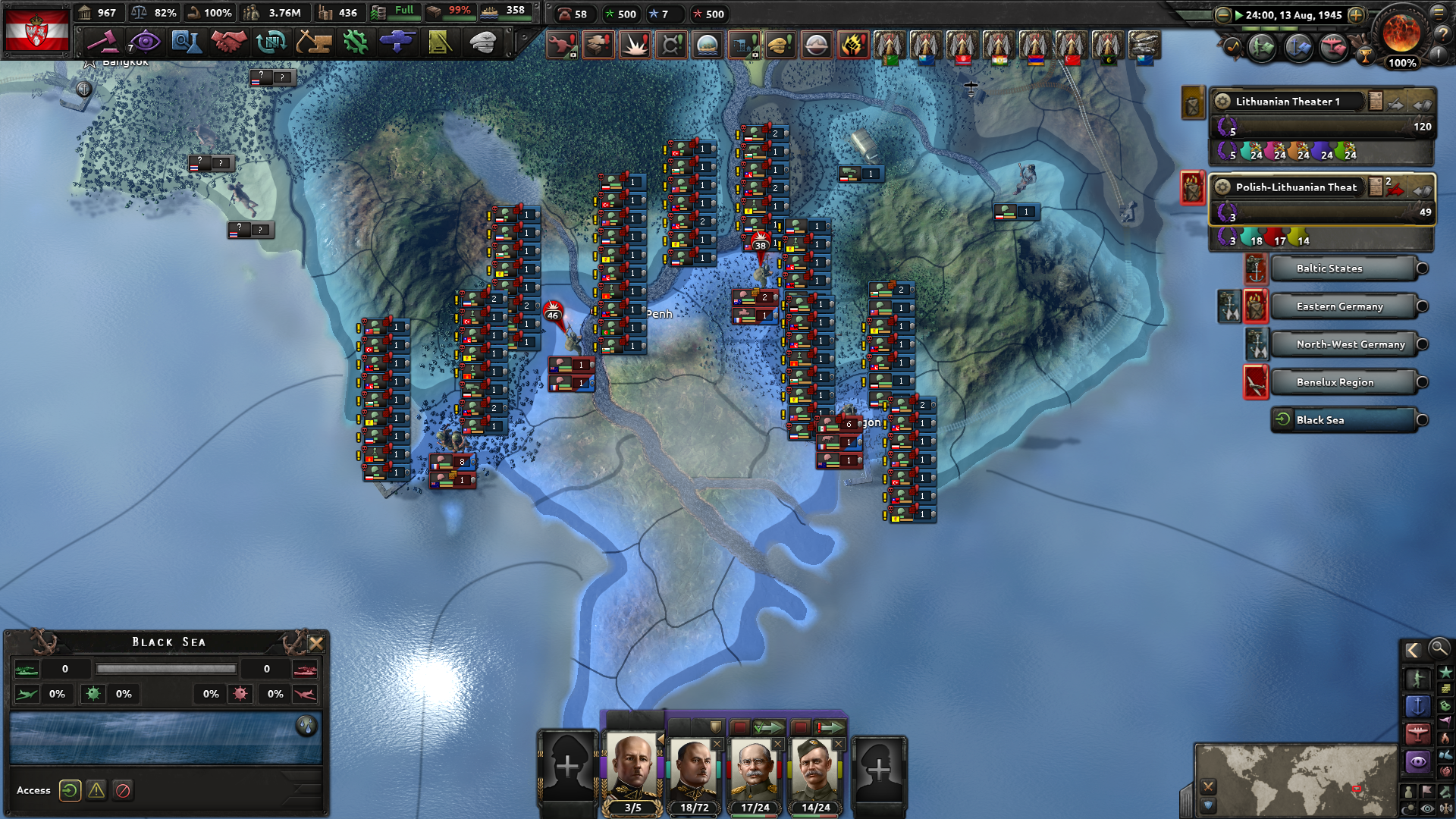Image resolution: width=1456 pixels, height=819 pixels.
Task: Open the Research tab flask icon
Action: click(187, 42)
